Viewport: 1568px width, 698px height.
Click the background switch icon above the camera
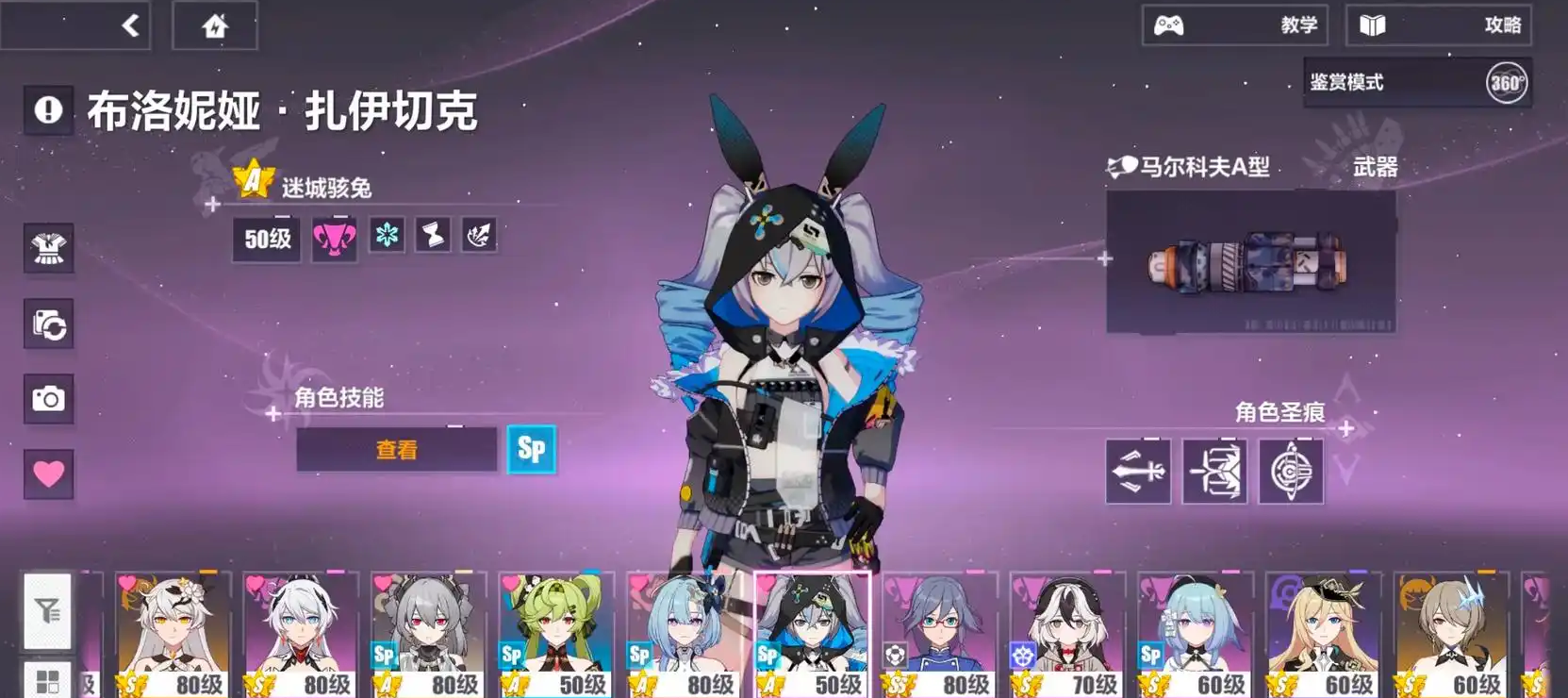[x=48, y=324]
